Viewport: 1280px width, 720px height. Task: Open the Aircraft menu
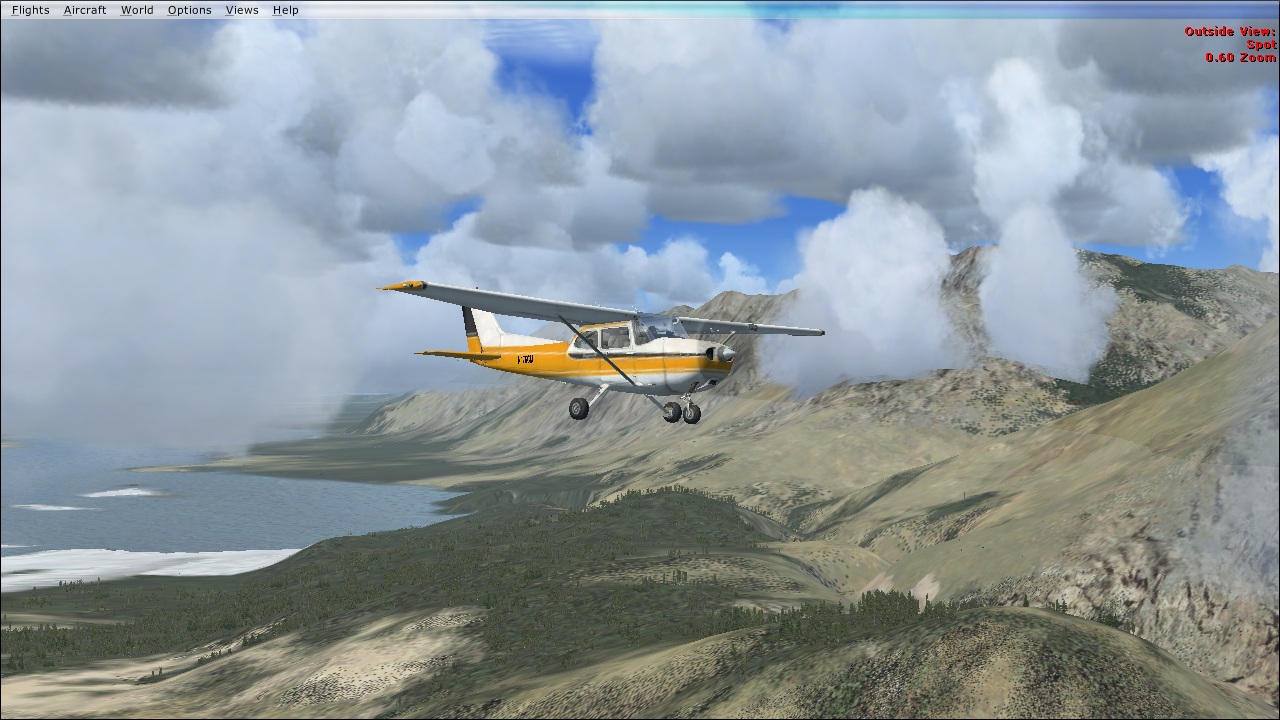click(84, 10)
